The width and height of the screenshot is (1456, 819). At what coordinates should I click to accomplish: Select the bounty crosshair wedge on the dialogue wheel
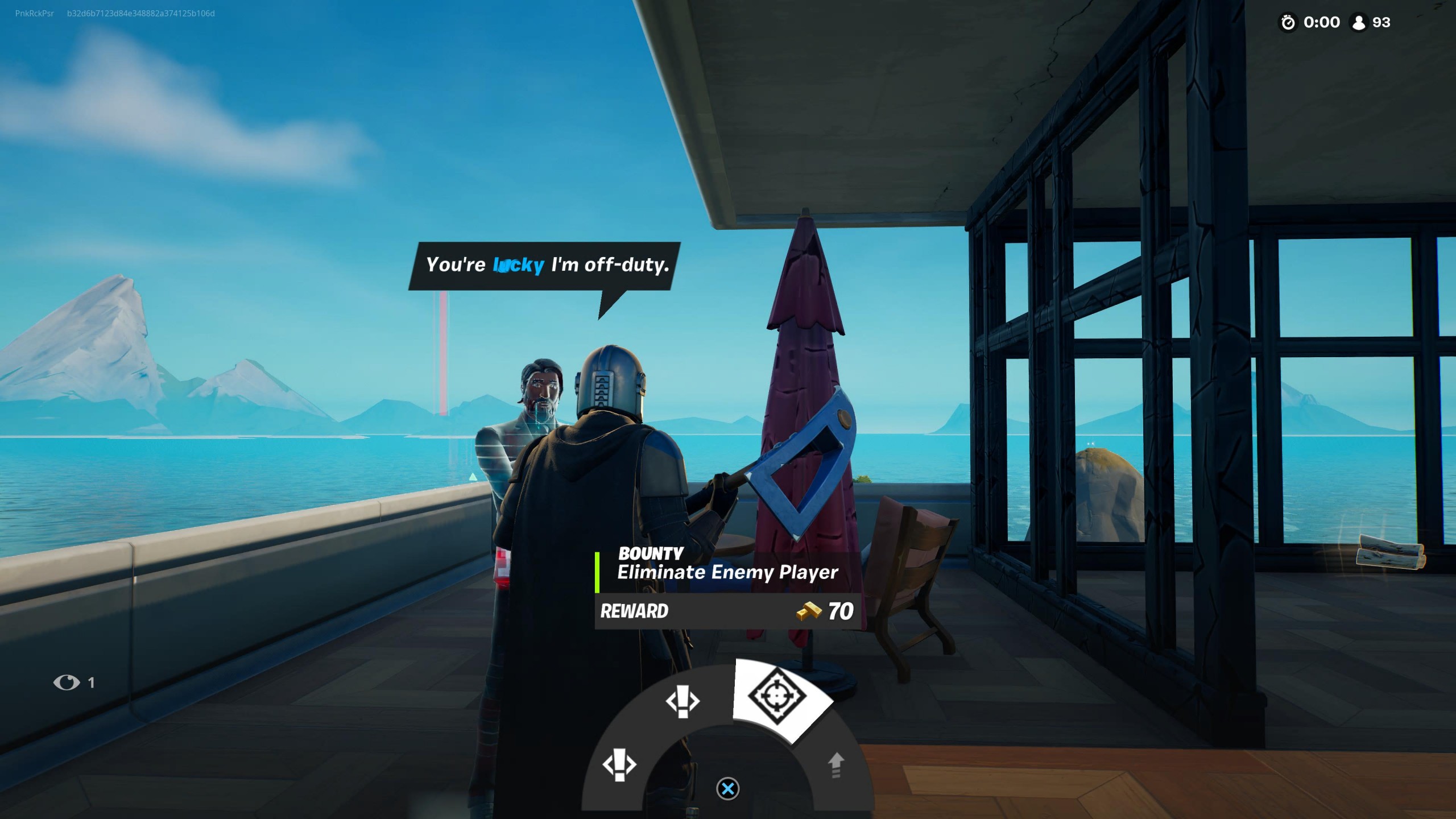777,697
